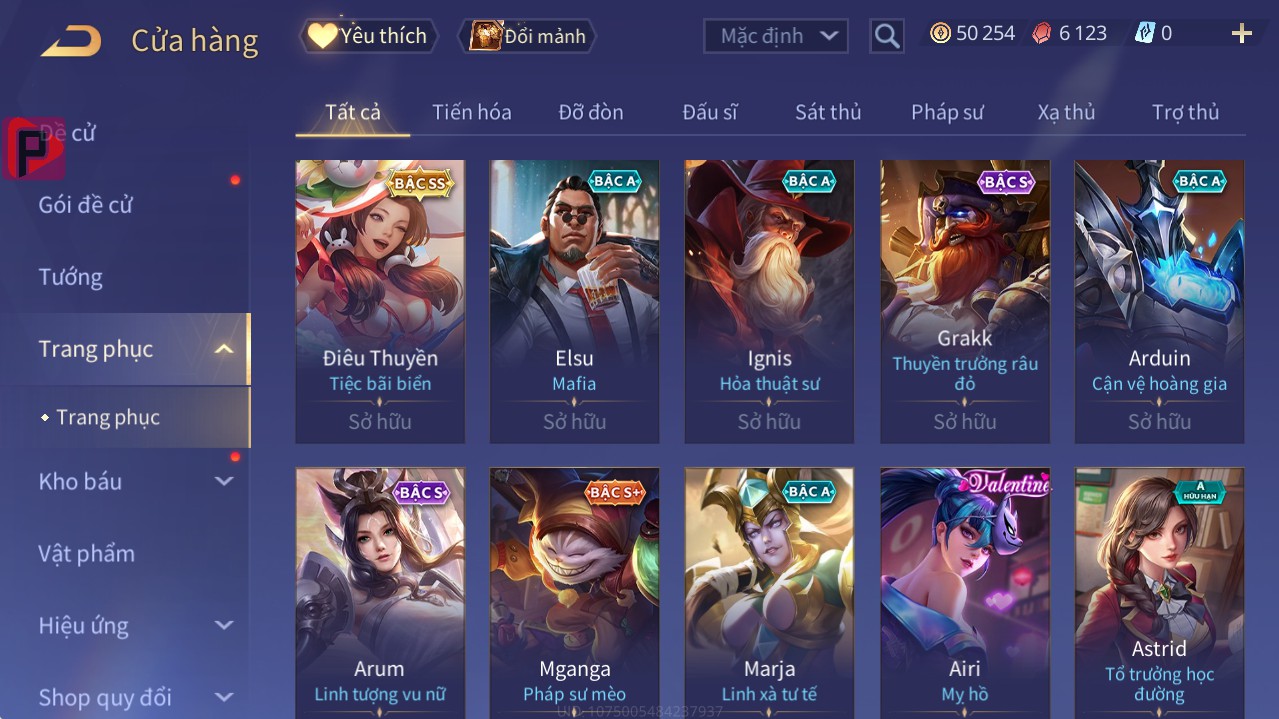Image resolution: width=1279 pixels, height=719 pixels.
Task: Select the Sát thủ tab
Action: [827, 112]
